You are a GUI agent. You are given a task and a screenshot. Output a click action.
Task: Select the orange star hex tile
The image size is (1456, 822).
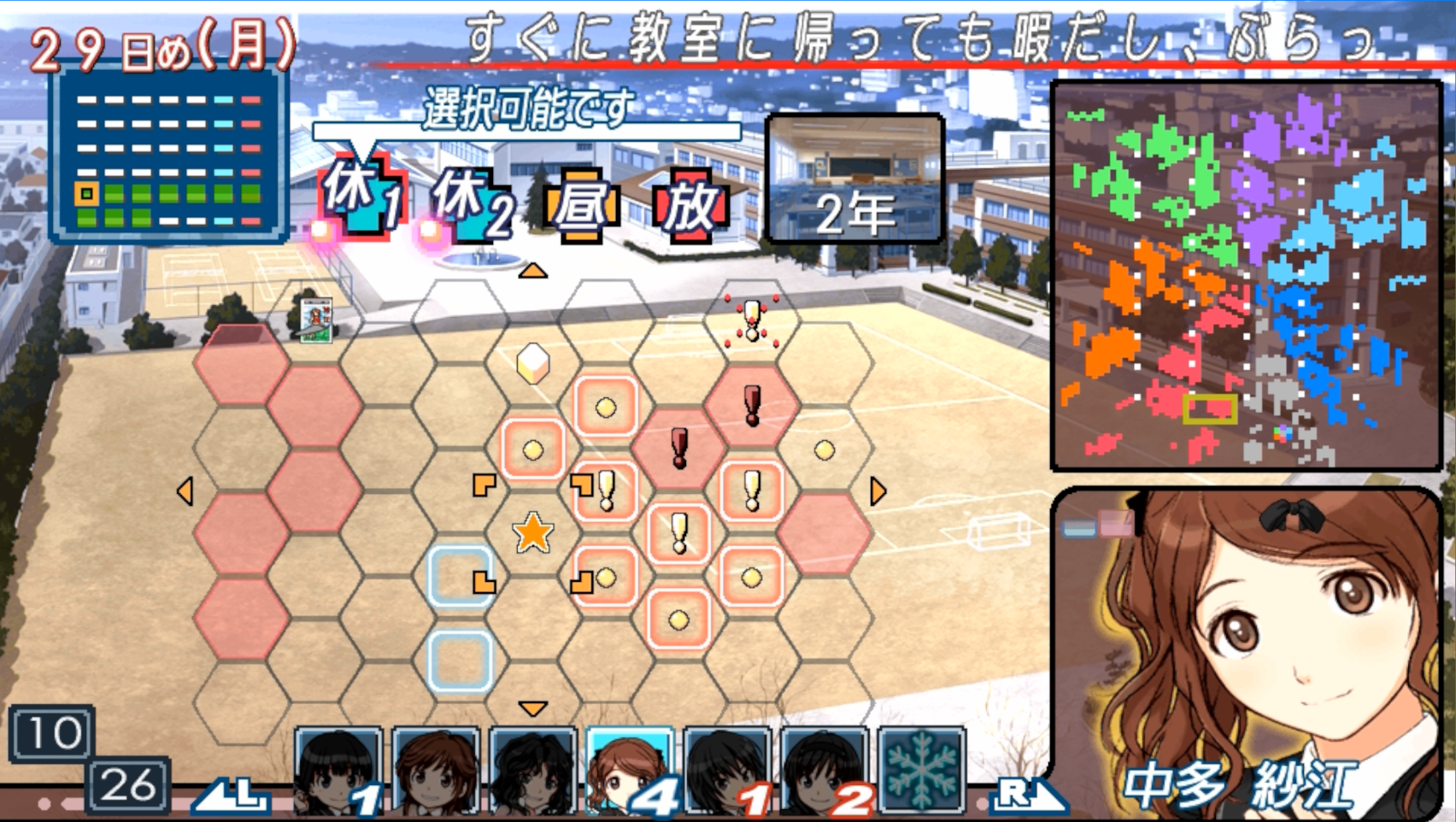tap(532, 532)
